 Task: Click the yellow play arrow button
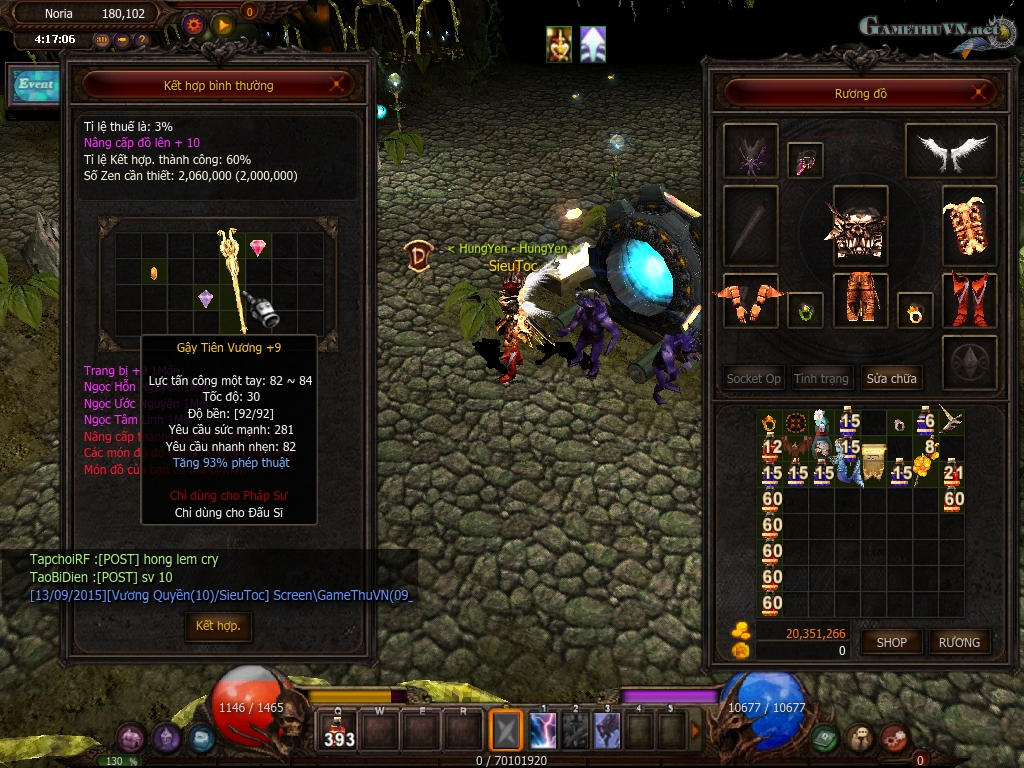pyautogui.click(x=223, y=24)
